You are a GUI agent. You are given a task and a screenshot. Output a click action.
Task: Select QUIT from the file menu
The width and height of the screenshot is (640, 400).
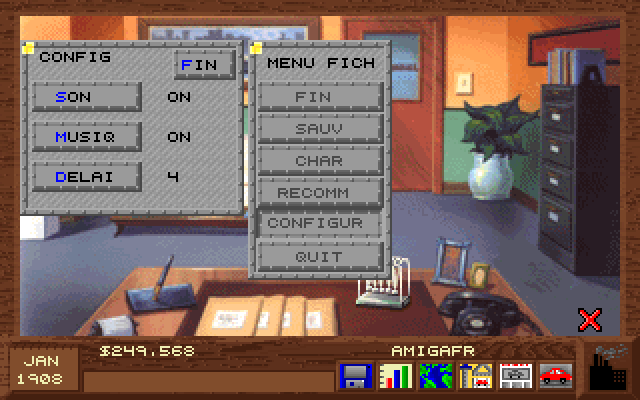tap(320, 256)
